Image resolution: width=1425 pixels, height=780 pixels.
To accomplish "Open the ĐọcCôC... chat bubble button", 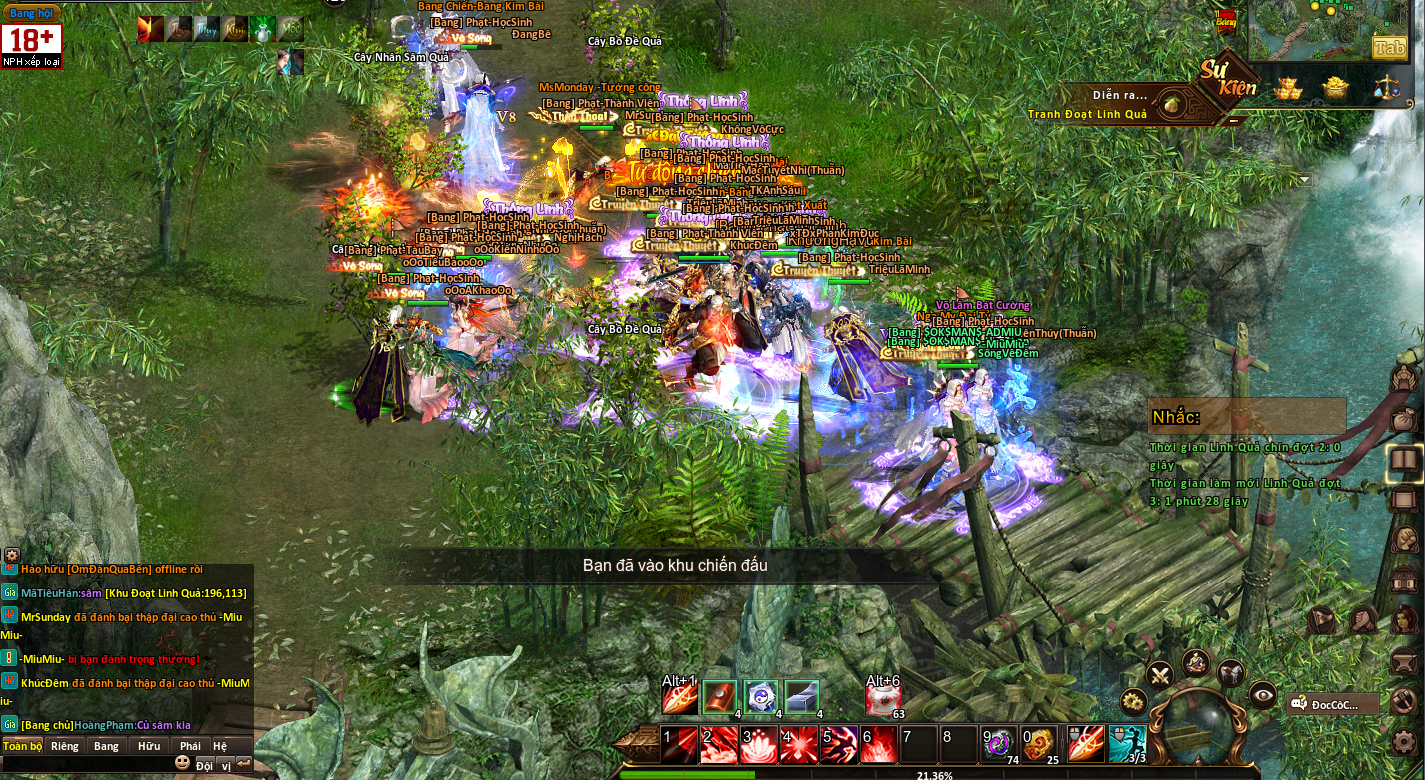I will point(1333,704).
